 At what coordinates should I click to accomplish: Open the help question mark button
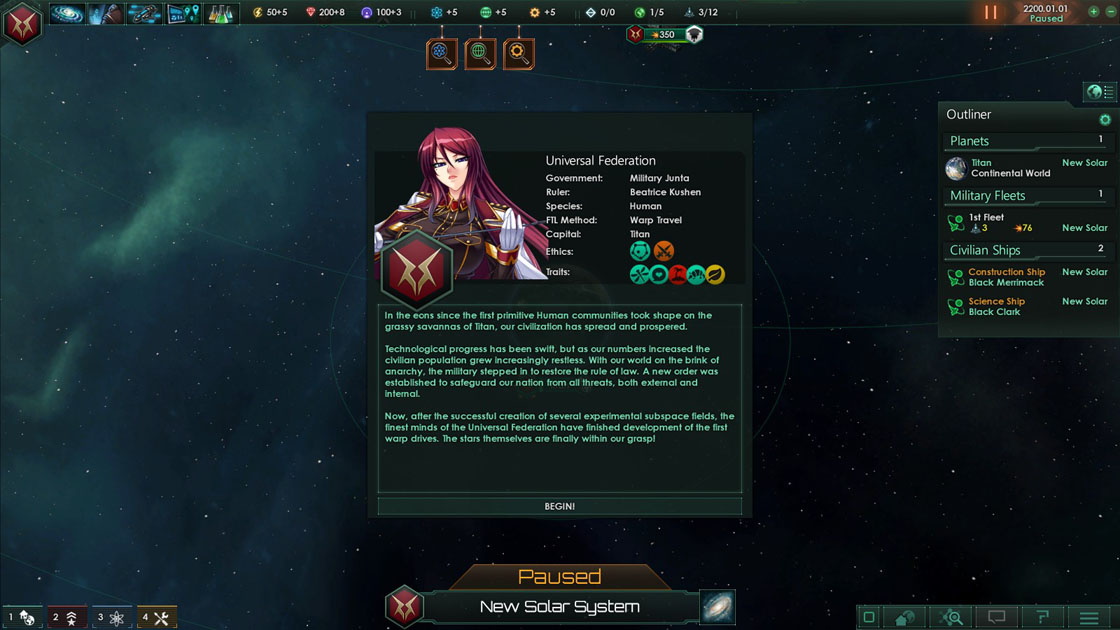click(1041, 617)
